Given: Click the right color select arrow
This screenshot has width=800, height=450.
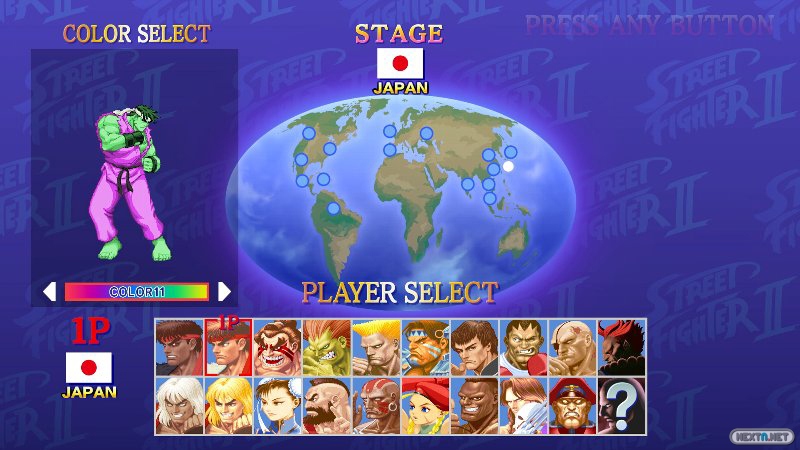Looking at the screenshot, I should point(224,291).
